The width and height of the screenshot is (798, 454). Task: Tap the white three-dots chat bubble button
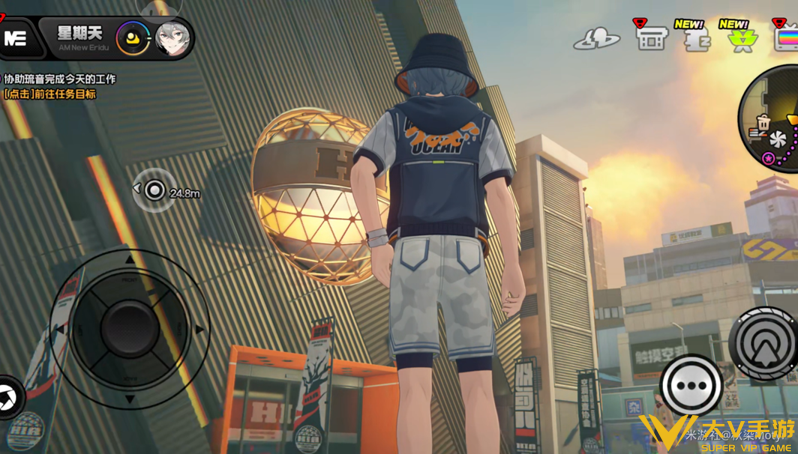coord(691,385)
